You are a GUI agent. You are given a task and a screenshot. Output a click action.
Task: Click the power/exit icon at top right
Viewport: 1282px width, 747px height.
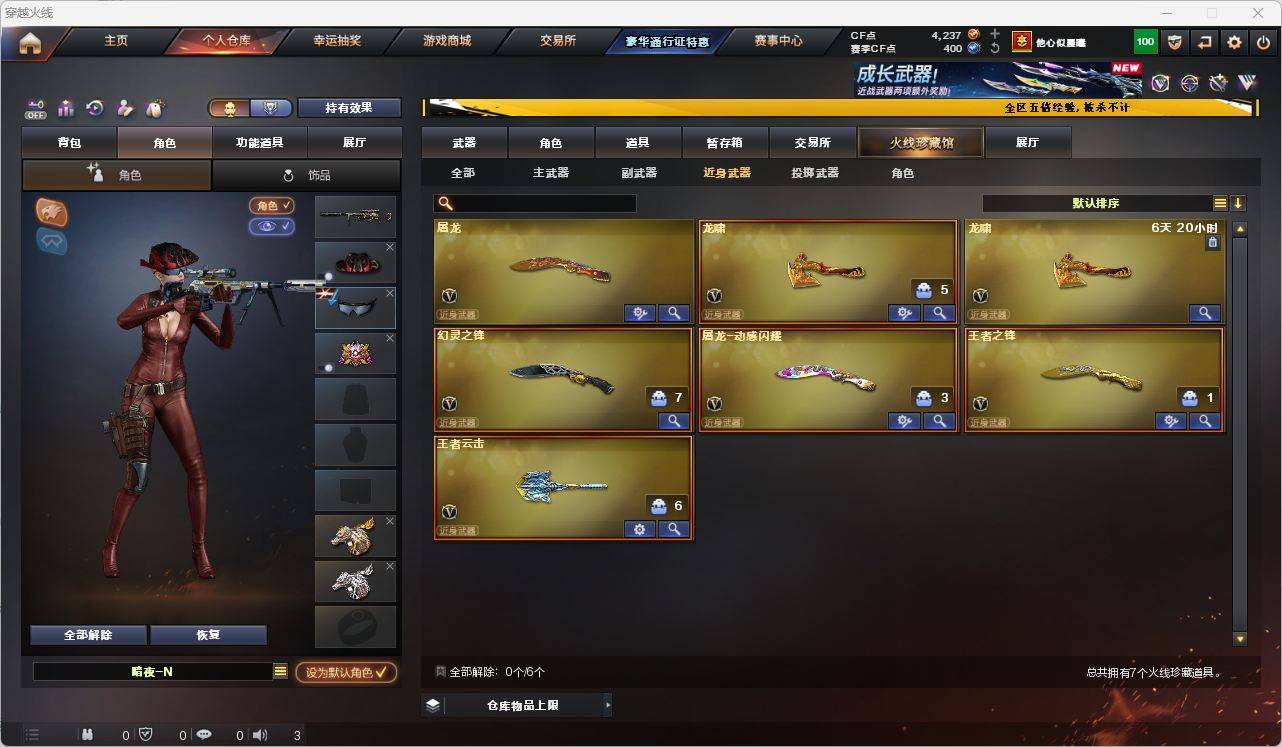tap(1262, 42)
